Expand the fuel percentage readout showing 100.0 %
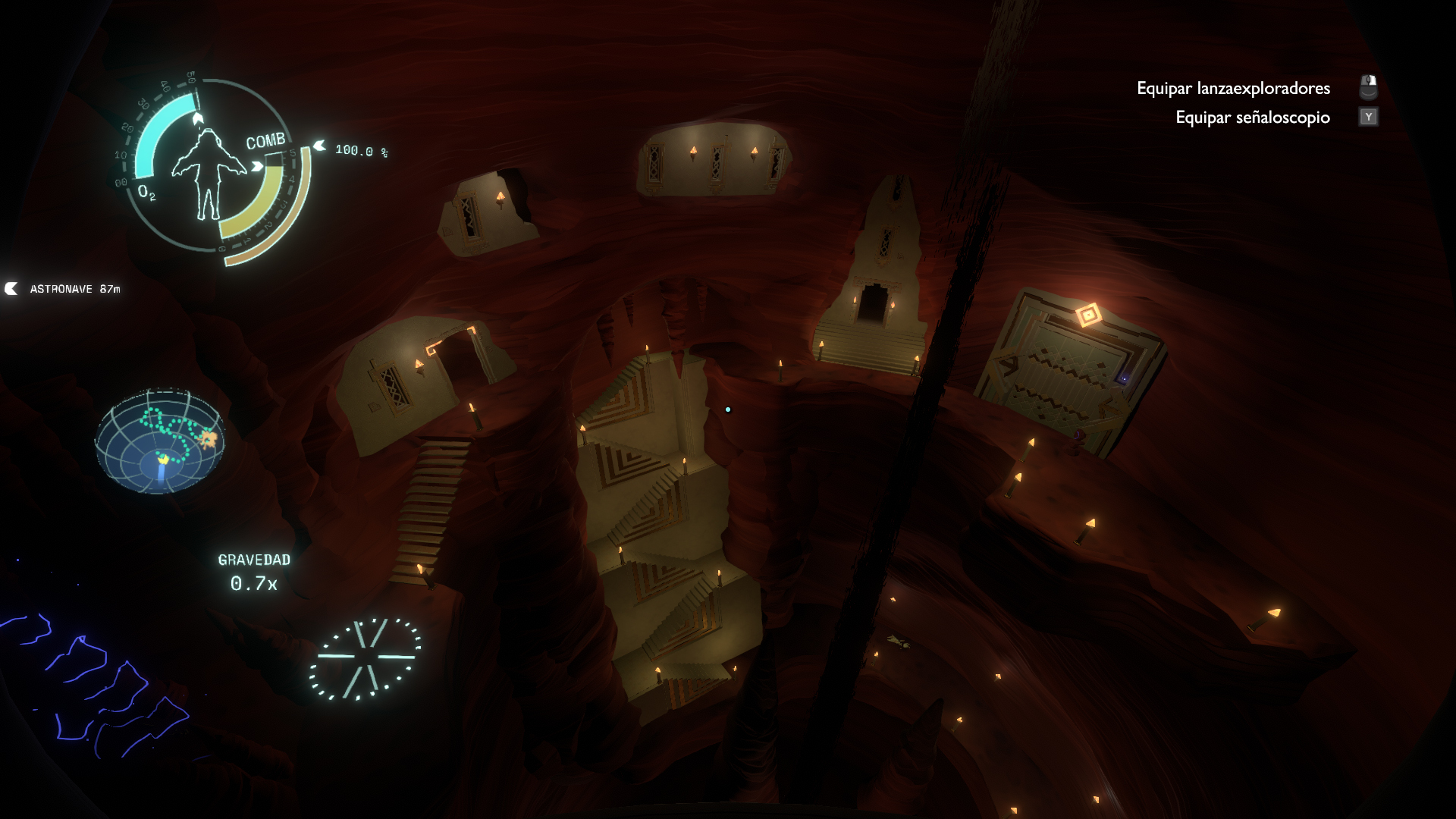The image size is (1456, 819). point(362,152)
